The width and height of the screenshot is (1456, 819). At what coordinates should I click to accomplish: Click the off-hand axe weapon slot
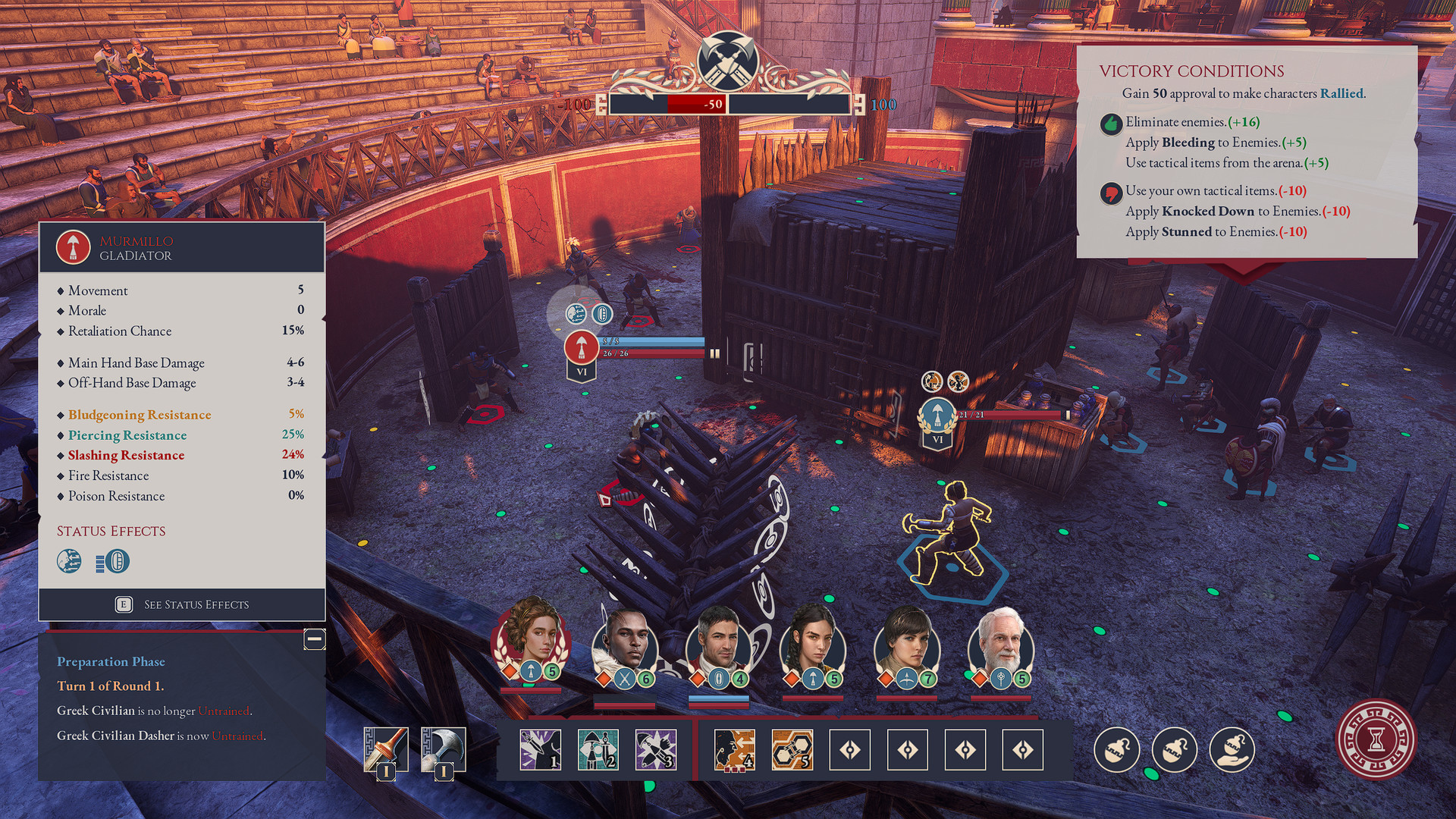click(444, 748)
